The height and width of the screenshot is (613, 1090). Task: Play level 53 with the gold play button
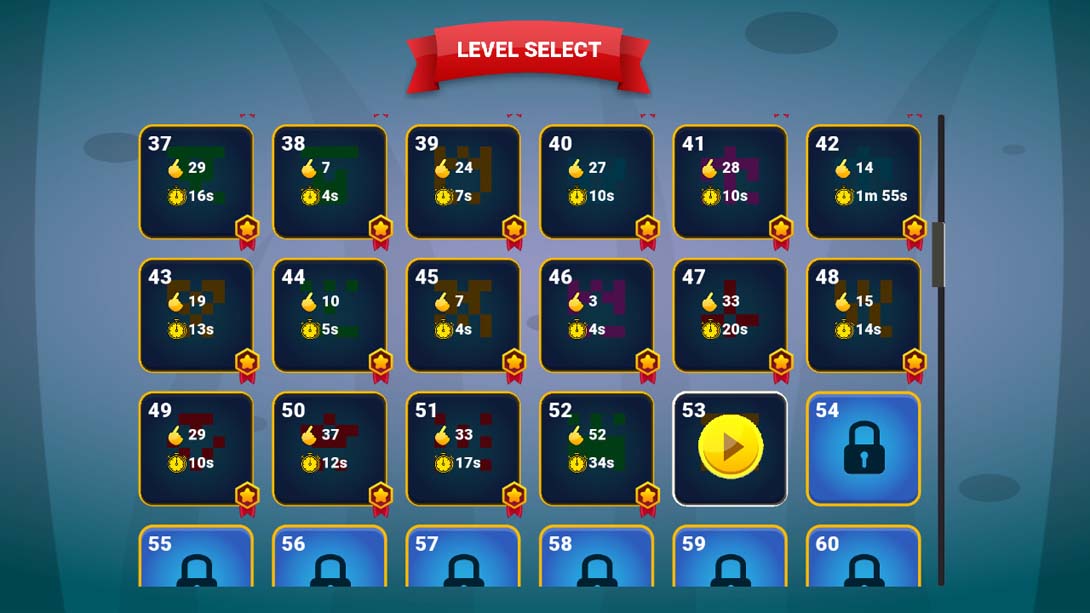point(731,447)
